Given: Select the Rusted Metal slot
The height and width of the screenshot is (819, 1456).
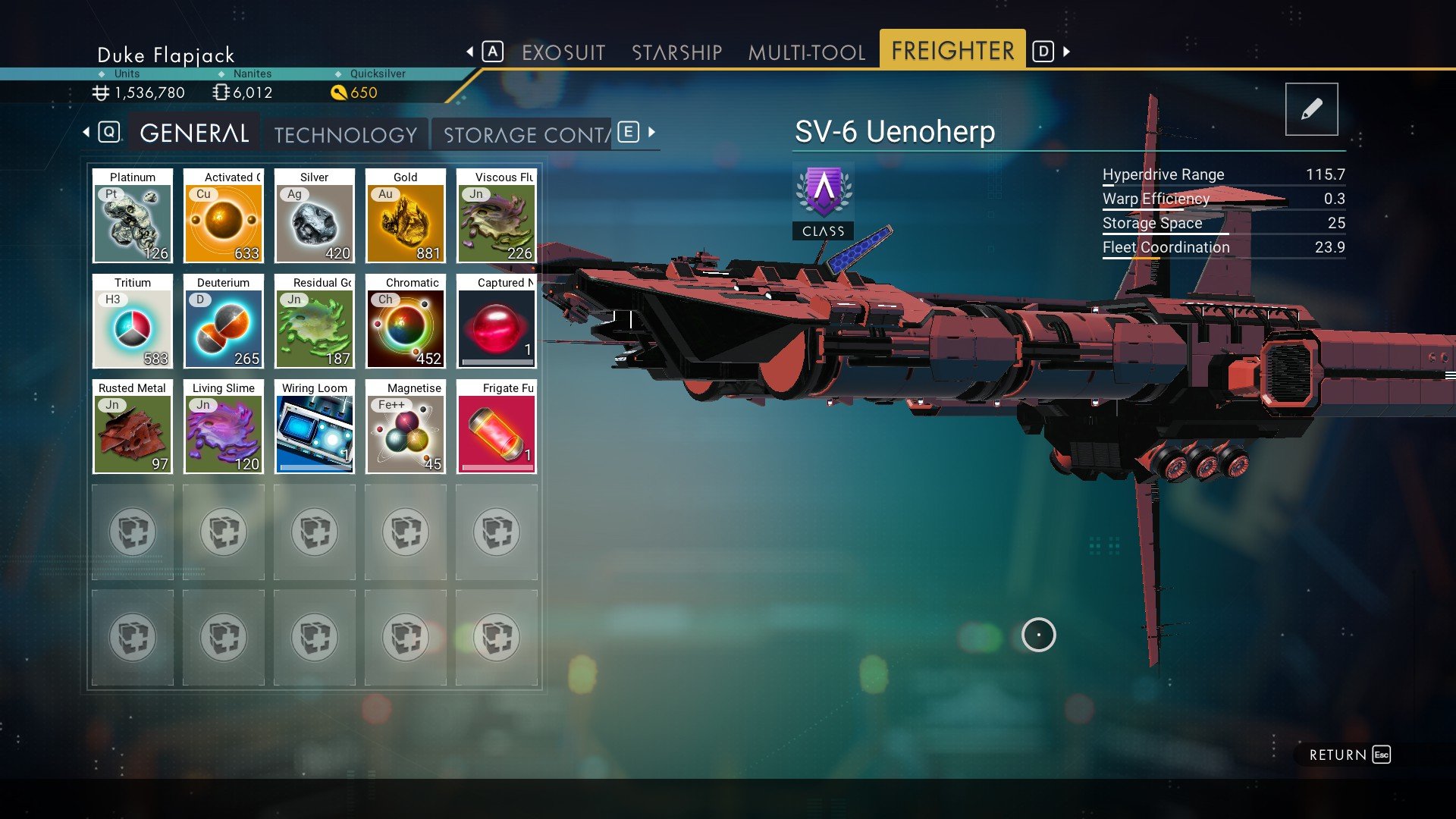Looking at the screenshot, I should 133,427.
